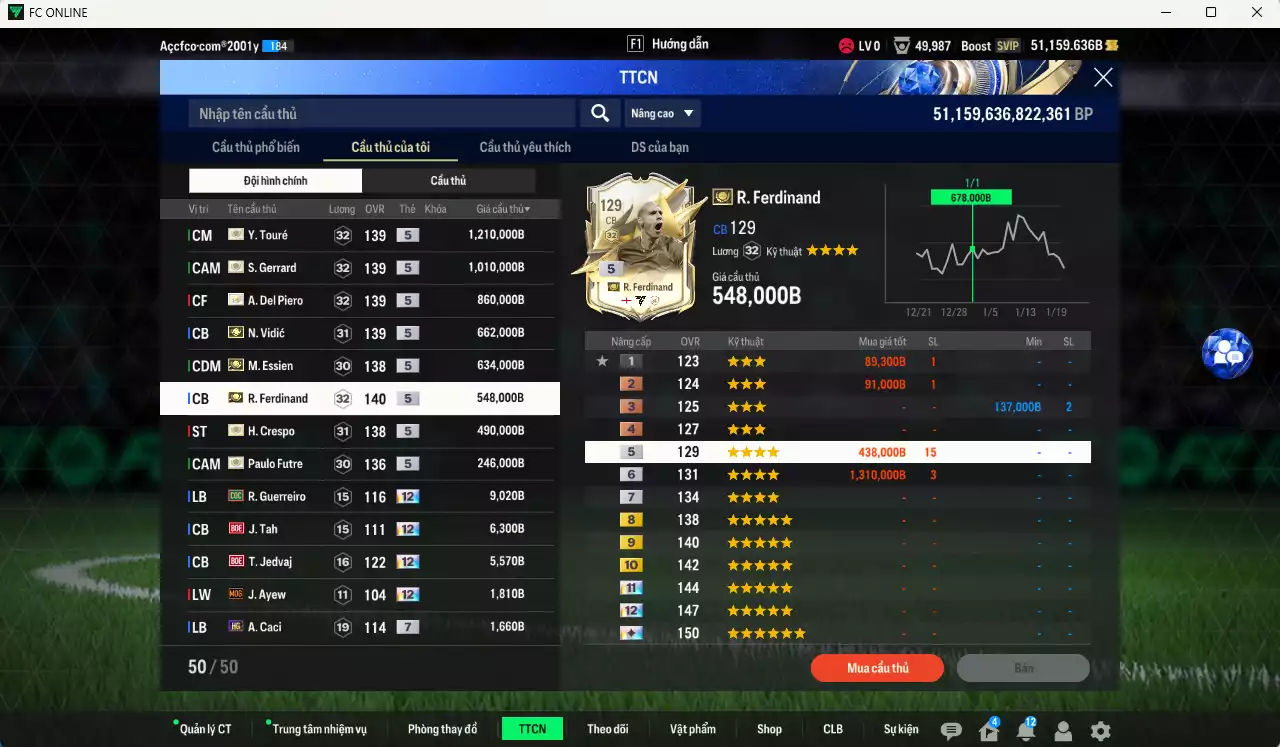The width and height of the screenshot is (1280, 747).
Task: Open the chat message icon
Action: (950, 731)
